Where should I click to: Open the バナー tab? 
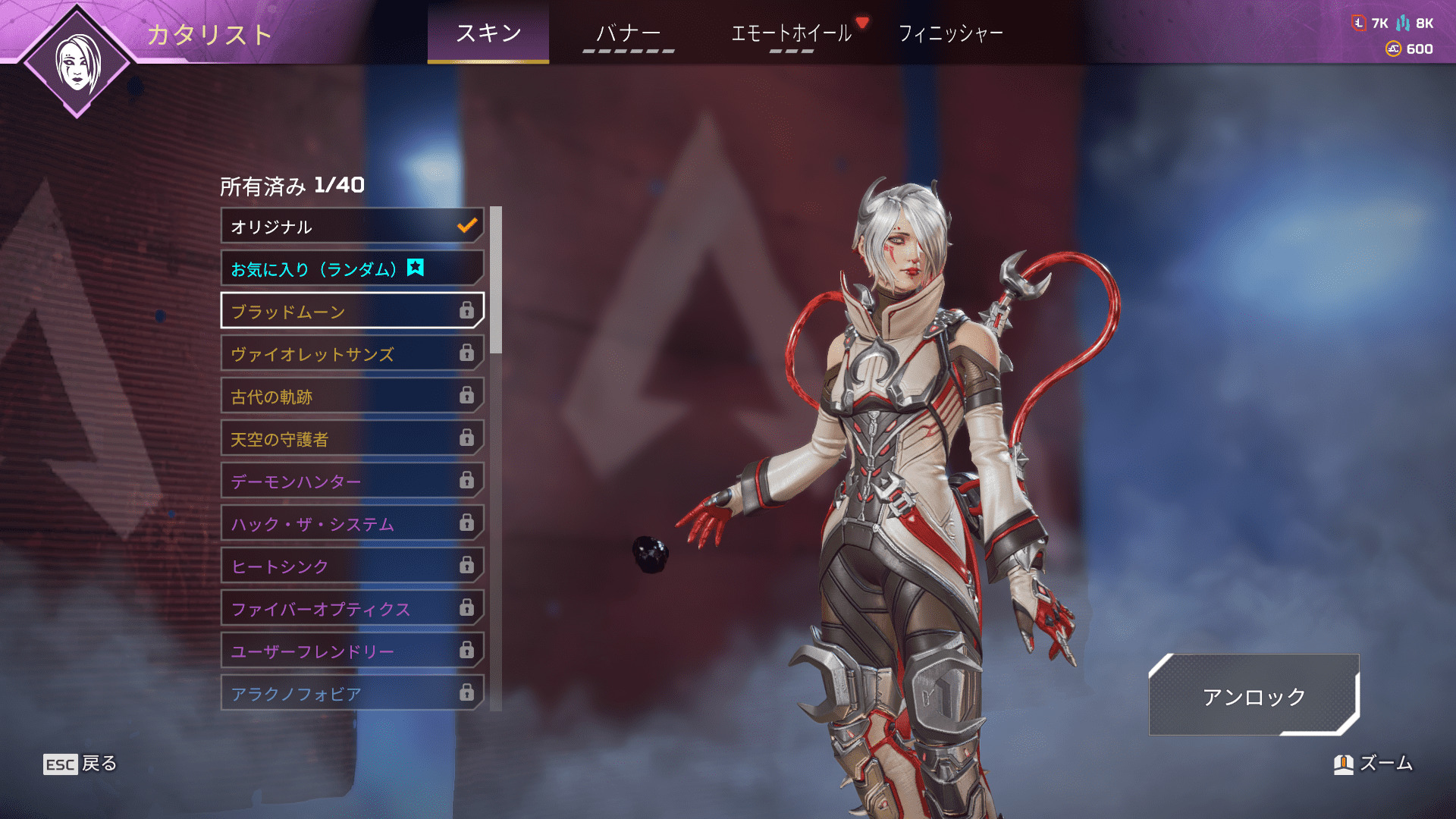click(x=628, y=33)
